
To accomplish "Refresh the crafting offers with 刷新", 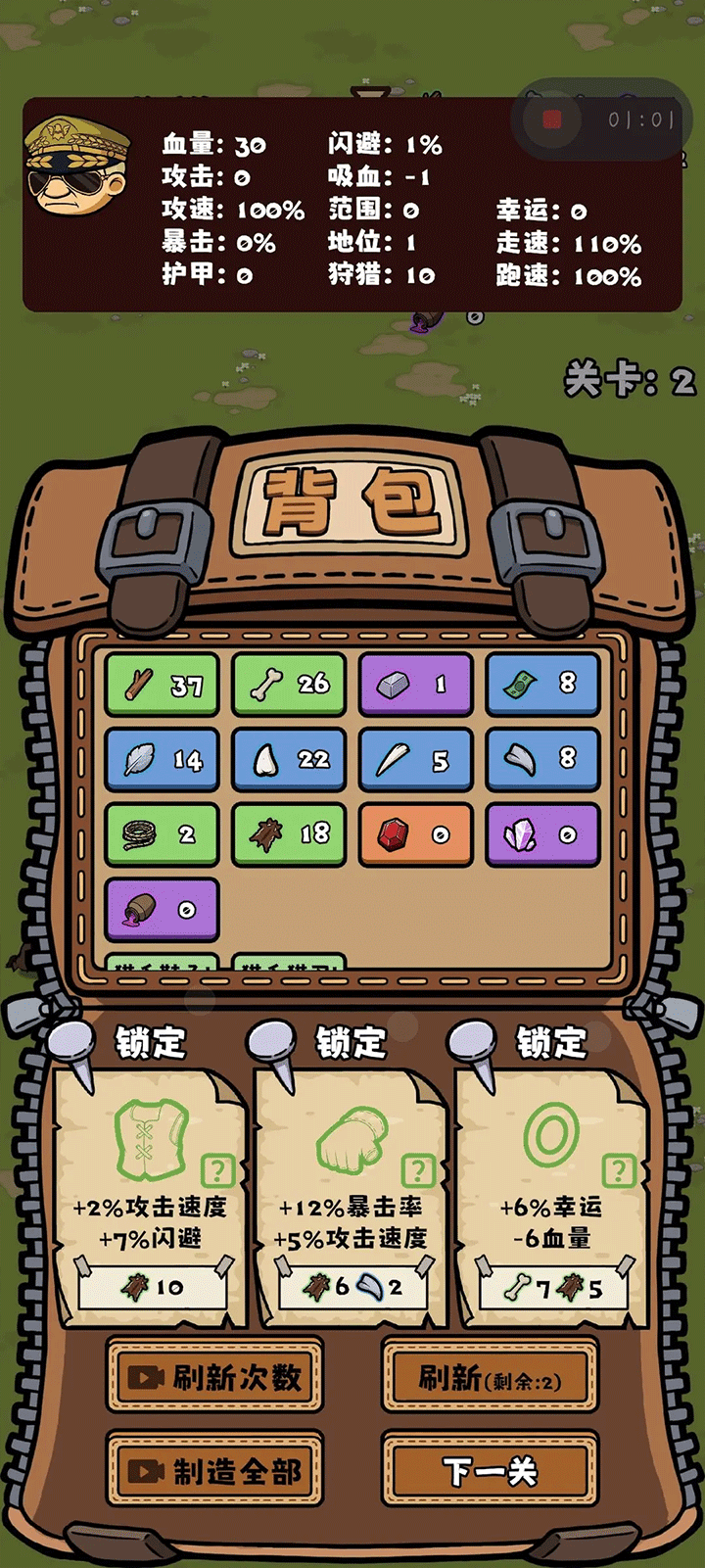I will tap(490, 1379).
